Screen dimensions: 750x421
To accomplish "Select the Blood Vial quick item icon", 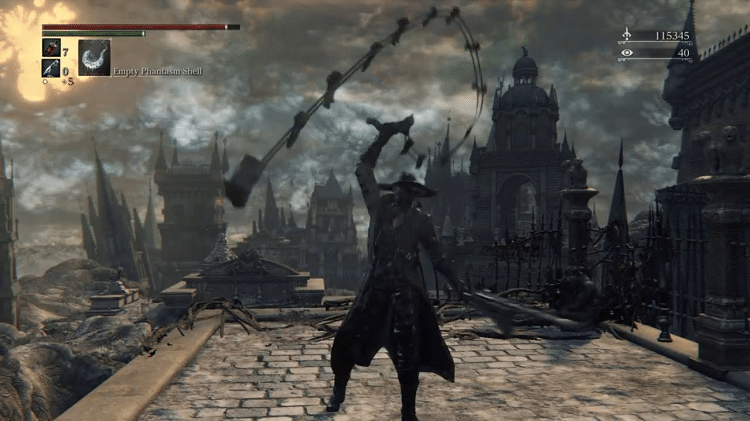I will pos(51,47).
